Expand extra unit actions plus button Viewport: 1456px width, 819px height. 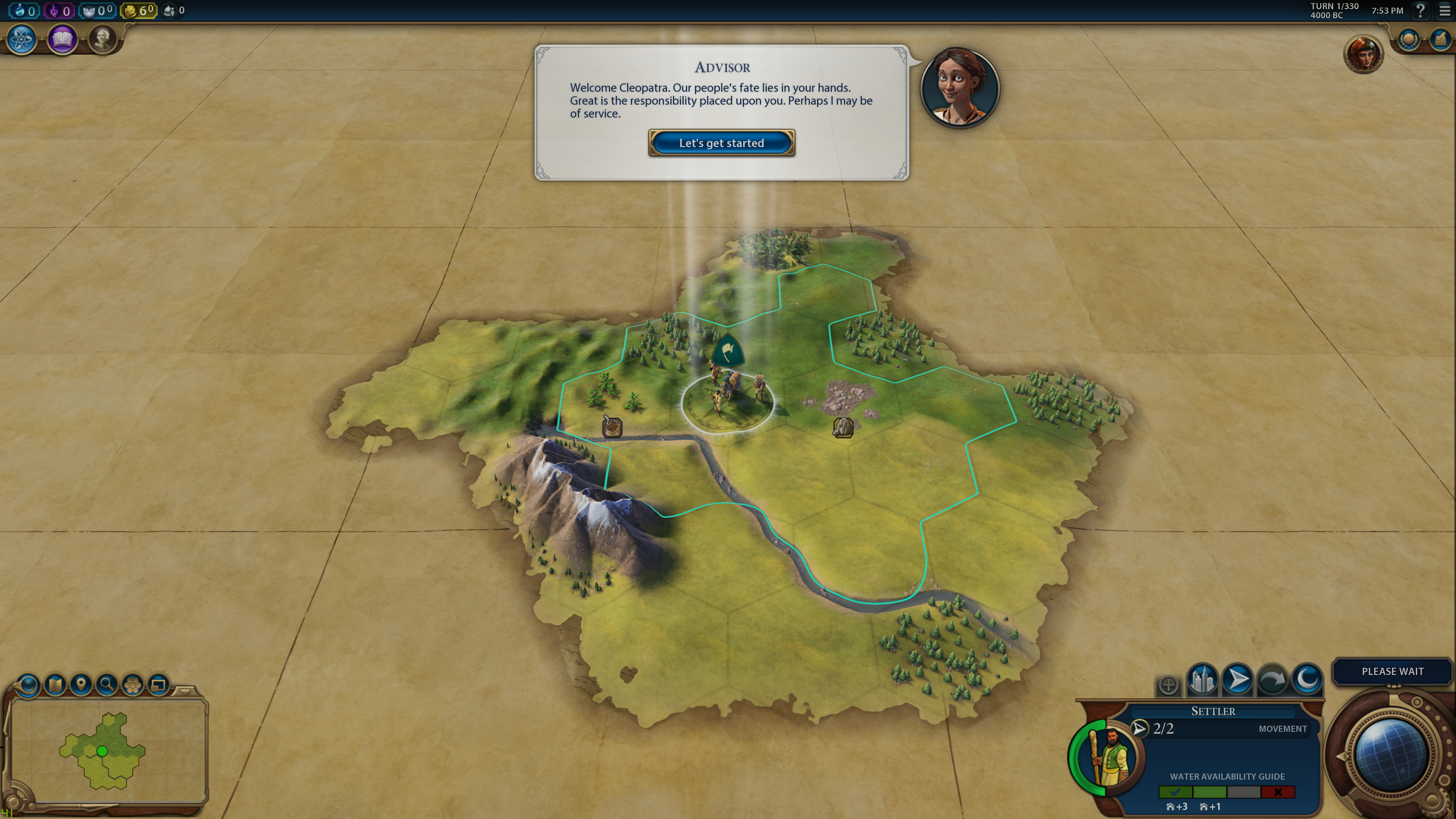click(1168, 685)
